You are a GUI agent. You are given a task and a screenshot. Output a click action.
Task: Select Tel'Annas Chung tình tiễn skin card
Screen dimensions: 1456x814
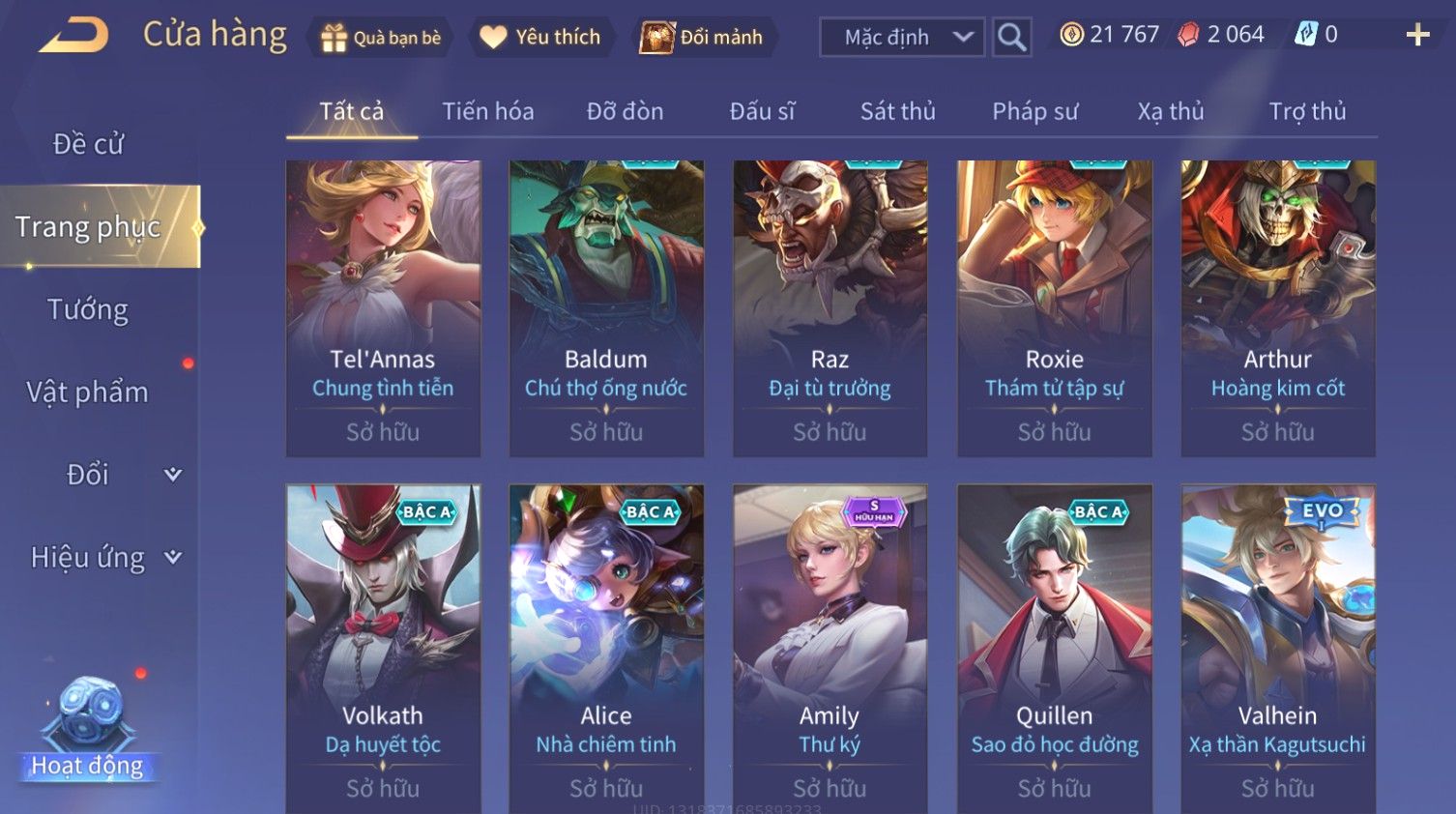[x=383, y=307]
